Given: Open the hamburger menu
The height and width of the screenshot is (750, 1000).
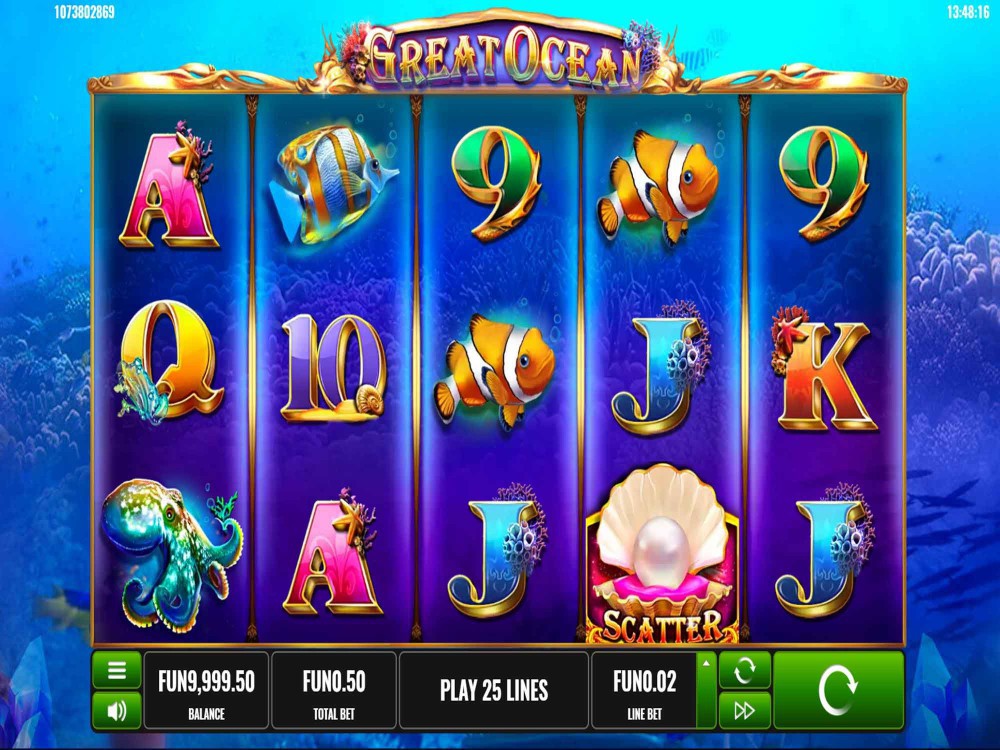Looking at the screenshot, I should [x=116, y=670].
